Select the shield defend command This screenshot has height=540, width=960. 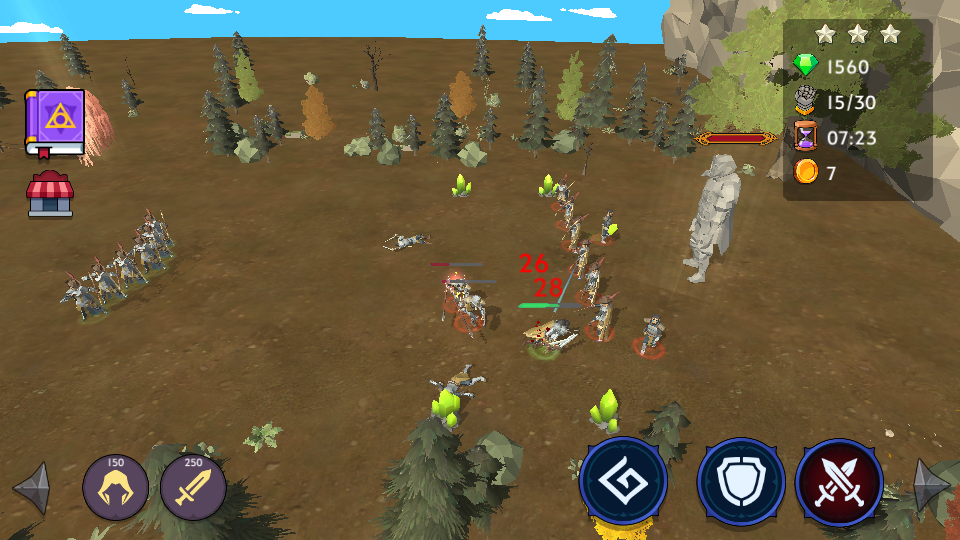pos(741,482)
